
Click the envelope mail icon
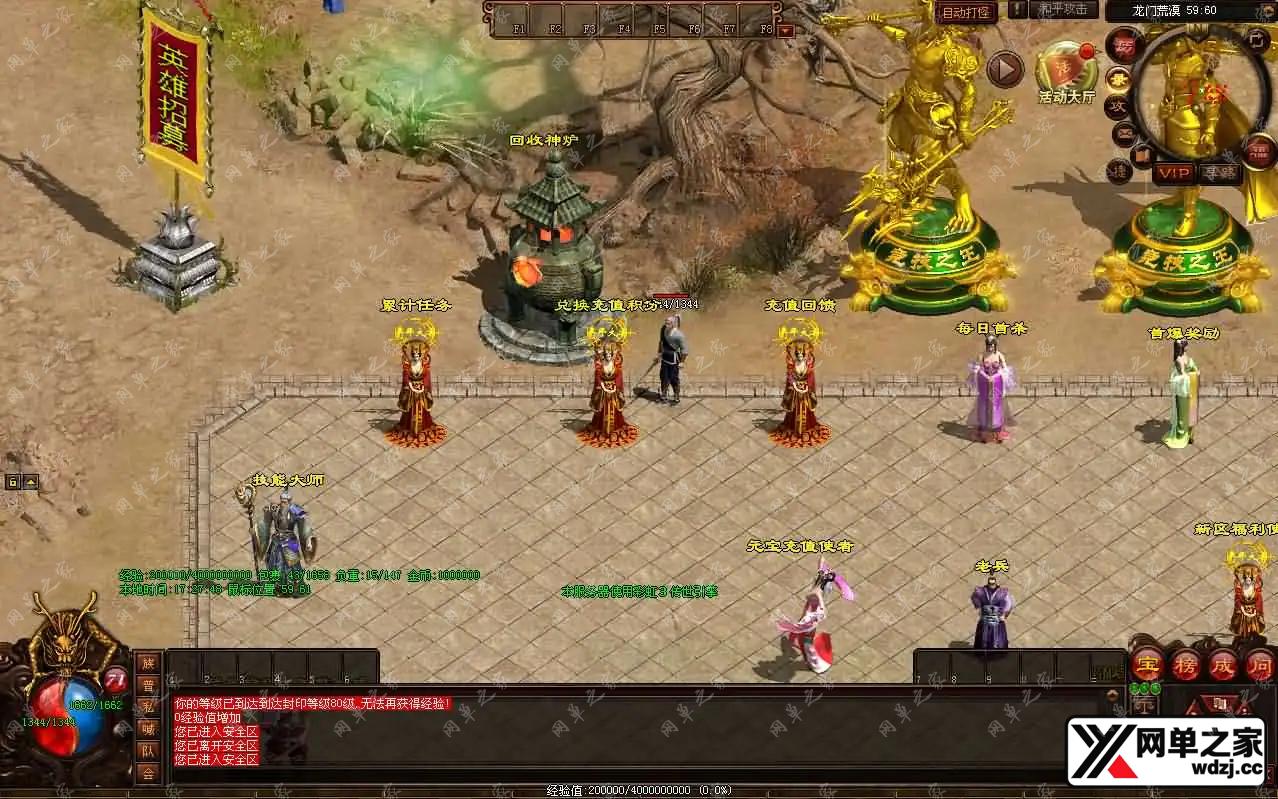(x=1124, y=131)
